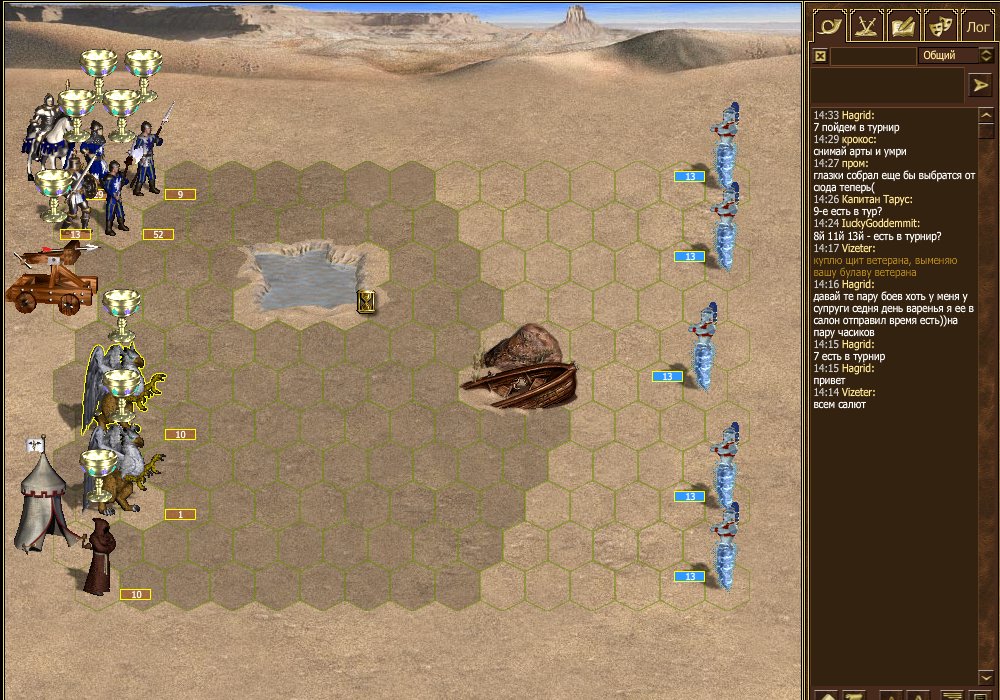Select the hooded monk stack
Image resolution: width=1000 pixels, height=700 pixels.
point(98,558)
